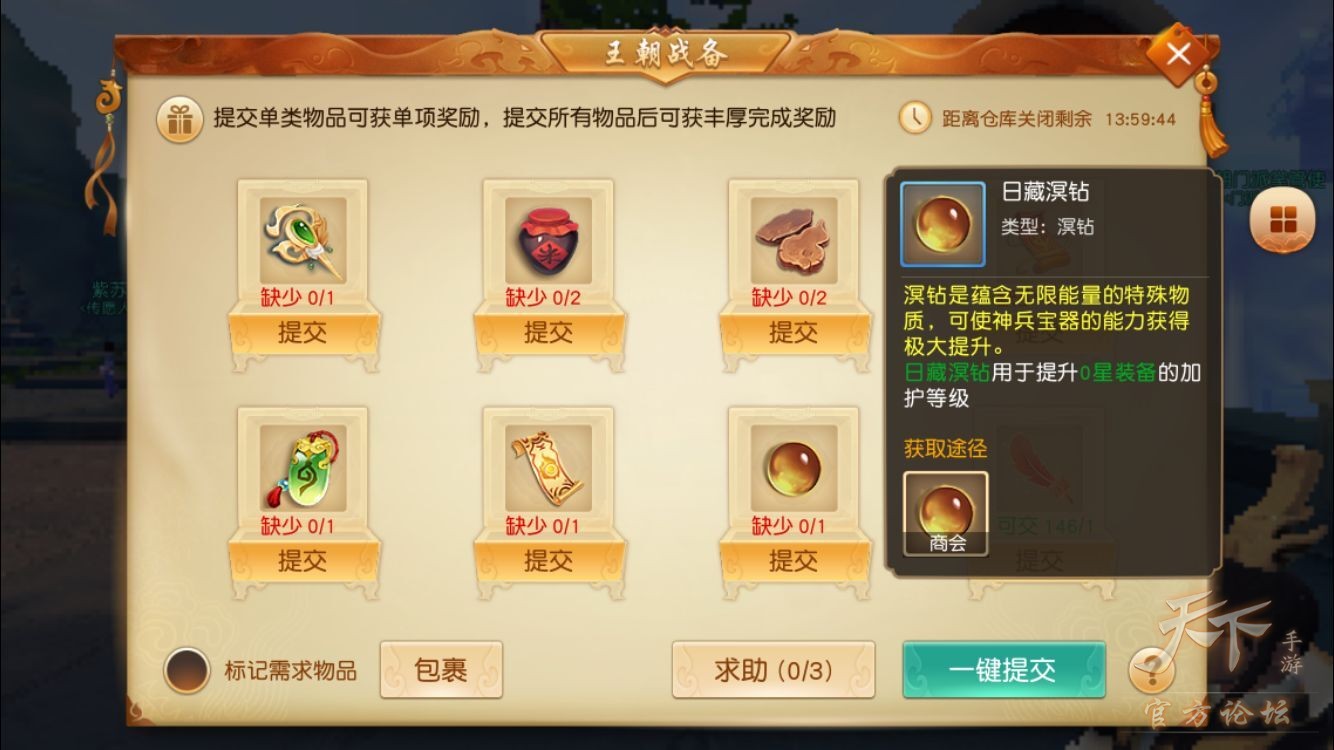This screenshot has height=750, width=1334.
Task: Select the herb fragments item icon
Action: point(793,238)
